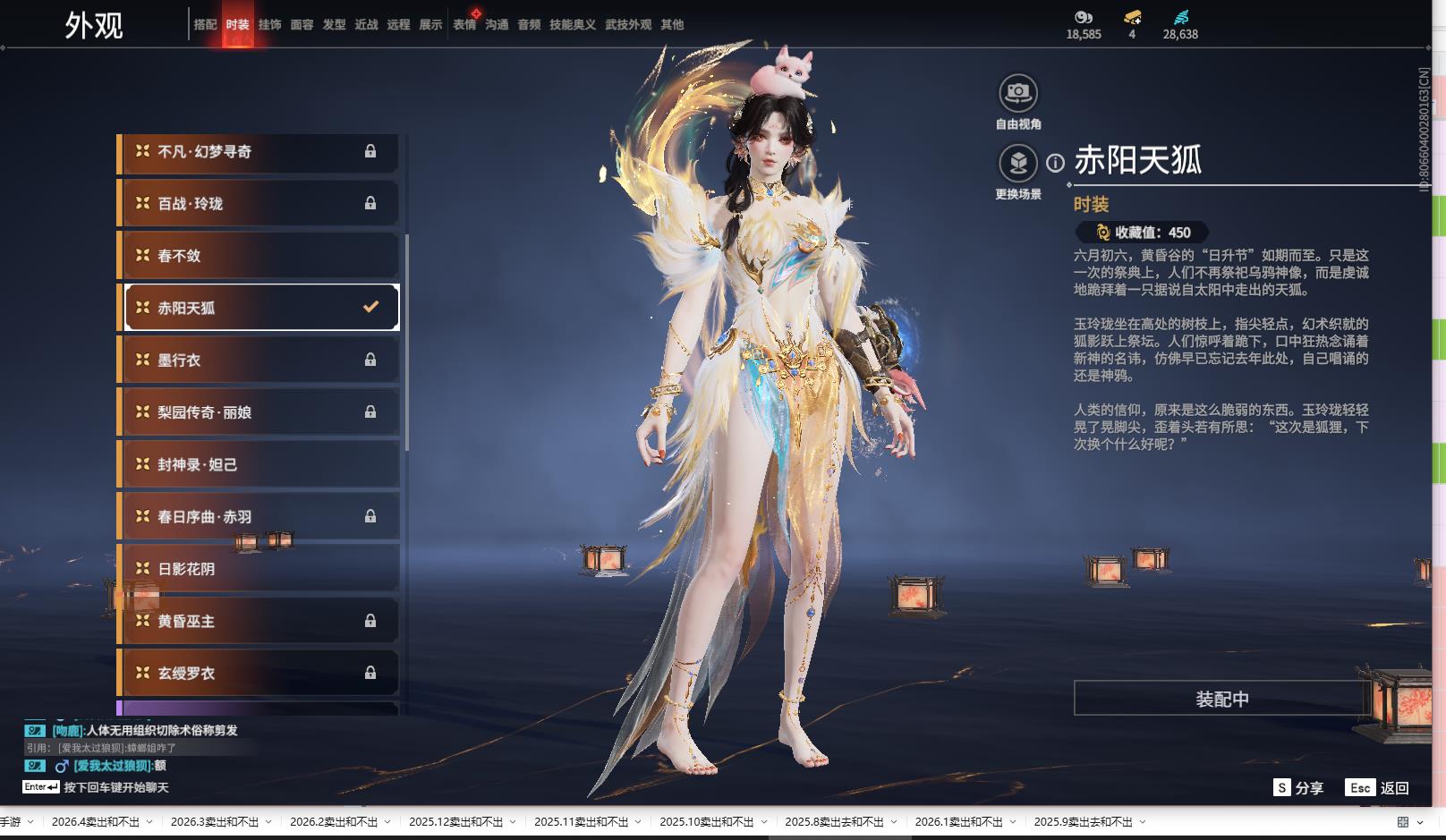Switch to the 搭配 tab
The width and height of the screenshot is (1446, 840).
(205, 25)
